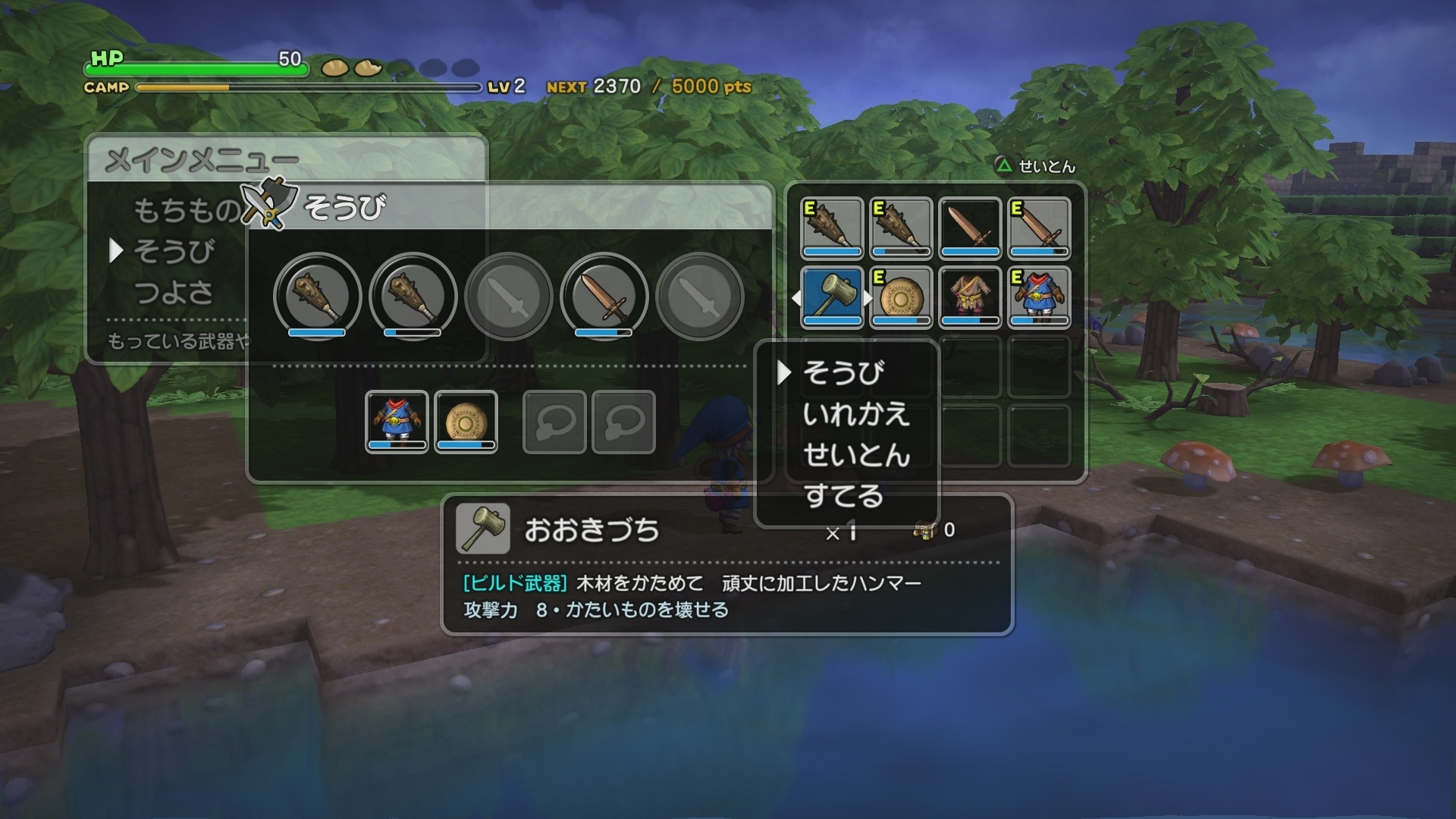Image resolution: width=1456 pixels, height=819 pixels.
Task: Confirm そうび in the item context menu
Action: coord(844,372)
